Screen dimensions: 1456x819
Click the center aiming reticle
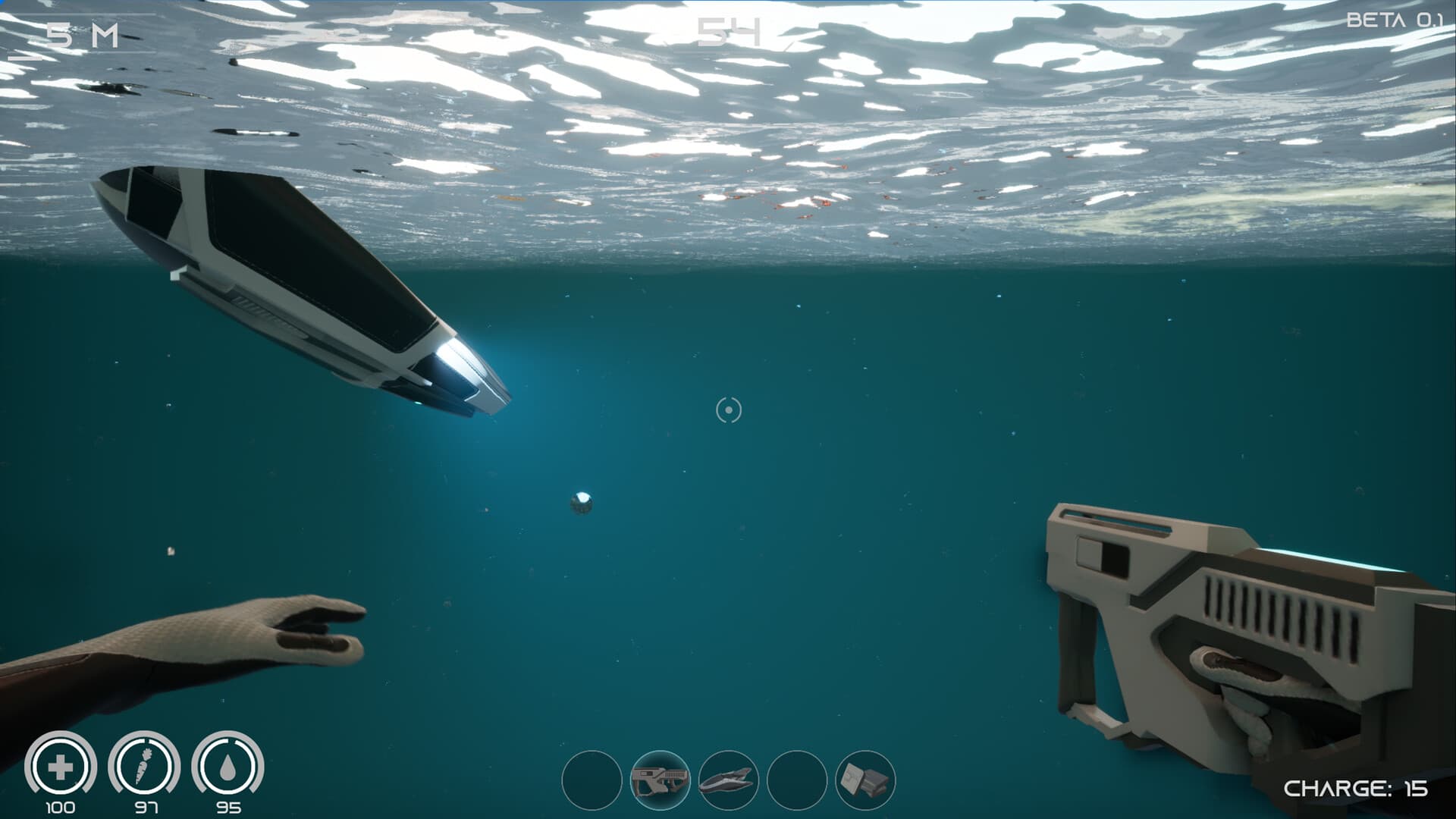728,410
